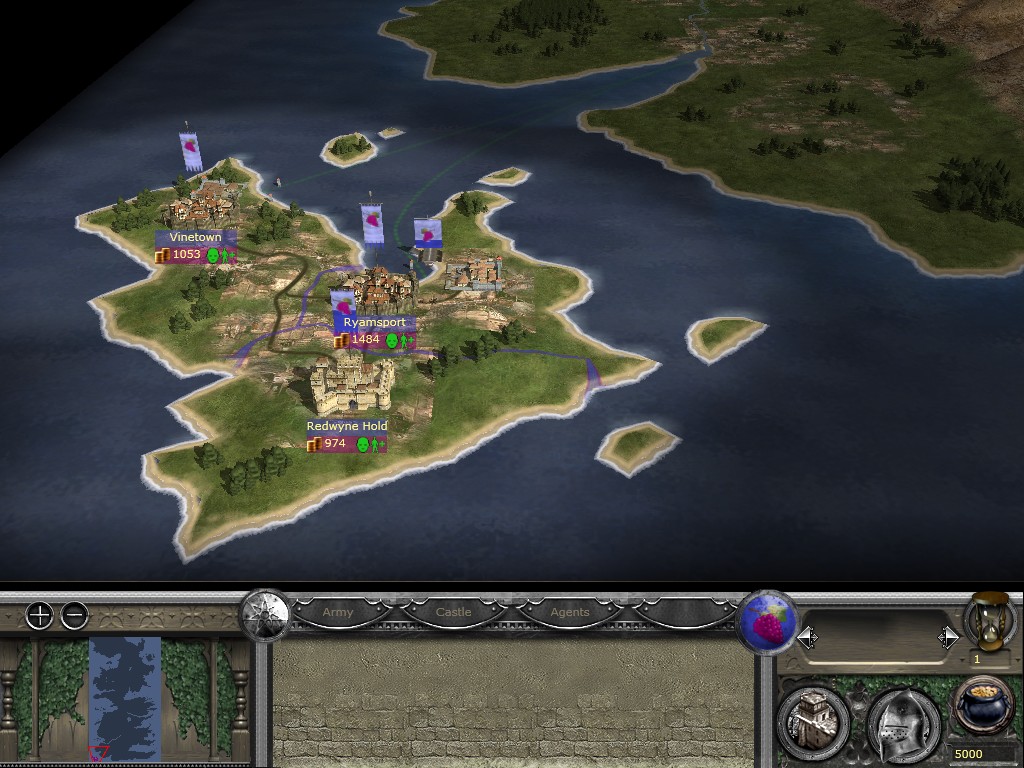1024x768 pixels.
Task: Open the Castle tab
Action: (453, 612)
